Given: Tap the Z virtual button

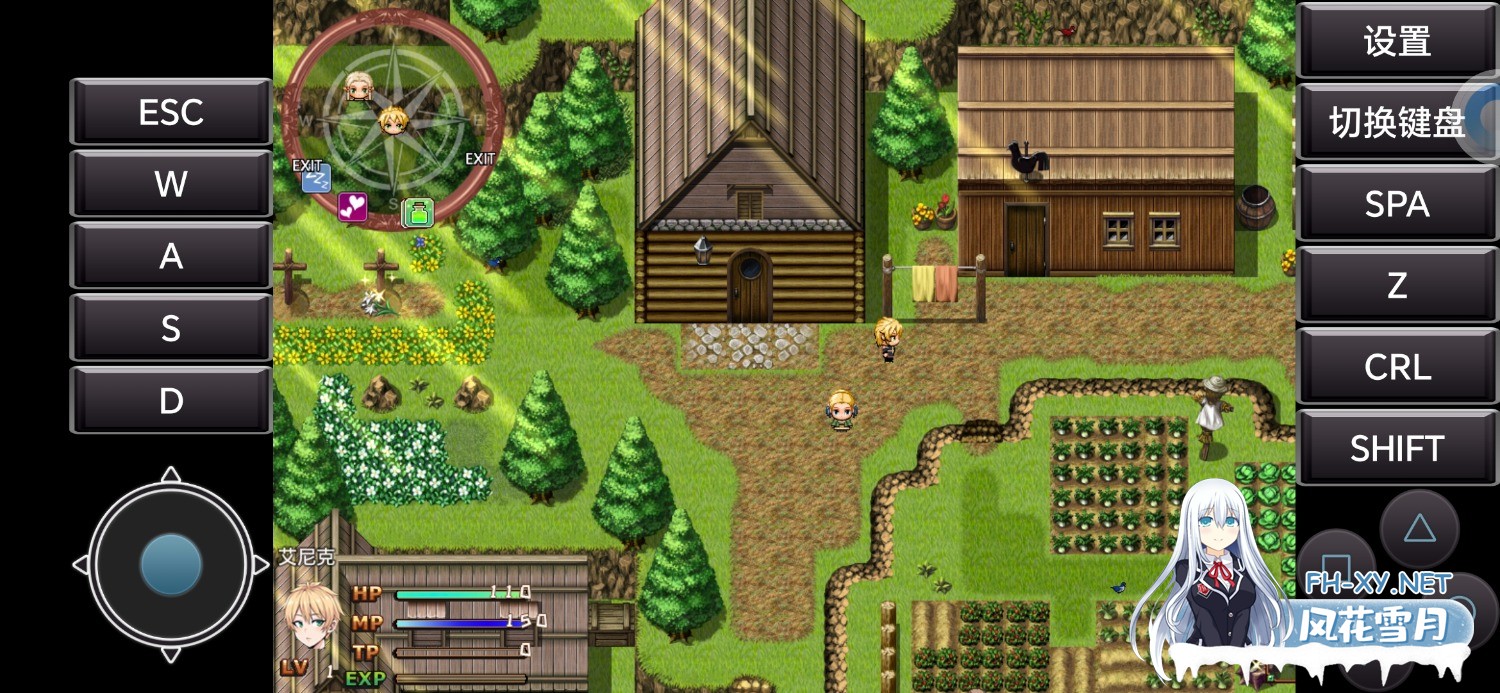Looking at the screenshot, I should coord(1397,286).
